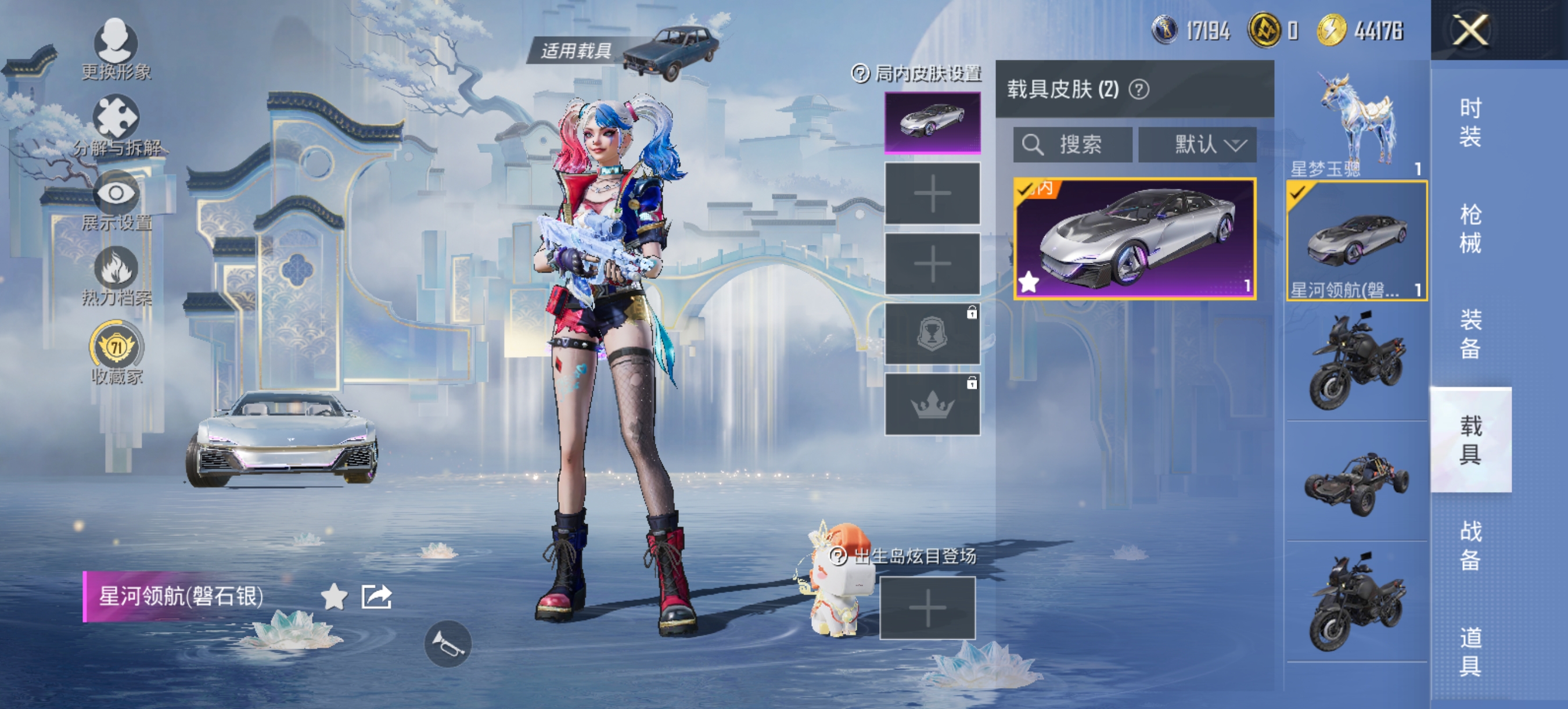
Task: Select the 载具 vehicles tab
Action: pos(1470,440)
